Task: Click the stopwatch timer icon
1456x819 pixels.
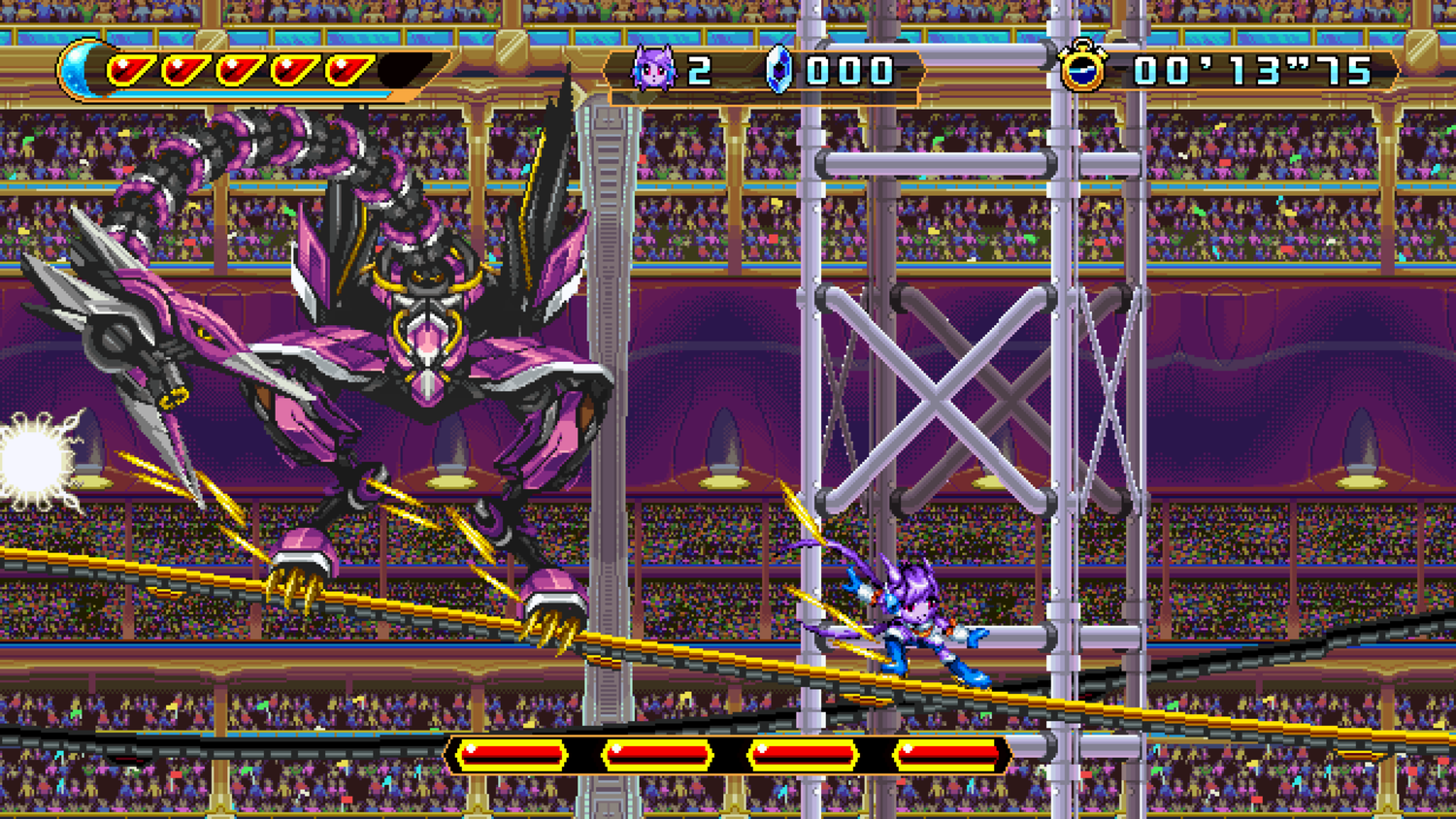Action: (1085, 70)
